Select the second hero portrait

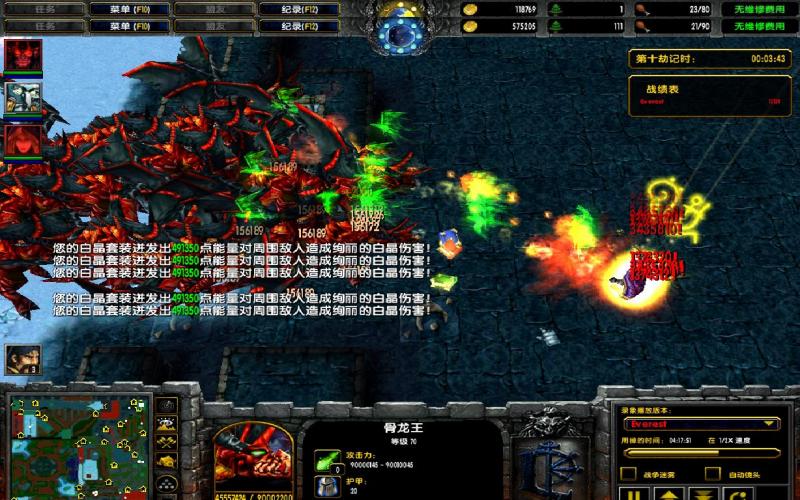pyautogui.click(x=22, y=97)
